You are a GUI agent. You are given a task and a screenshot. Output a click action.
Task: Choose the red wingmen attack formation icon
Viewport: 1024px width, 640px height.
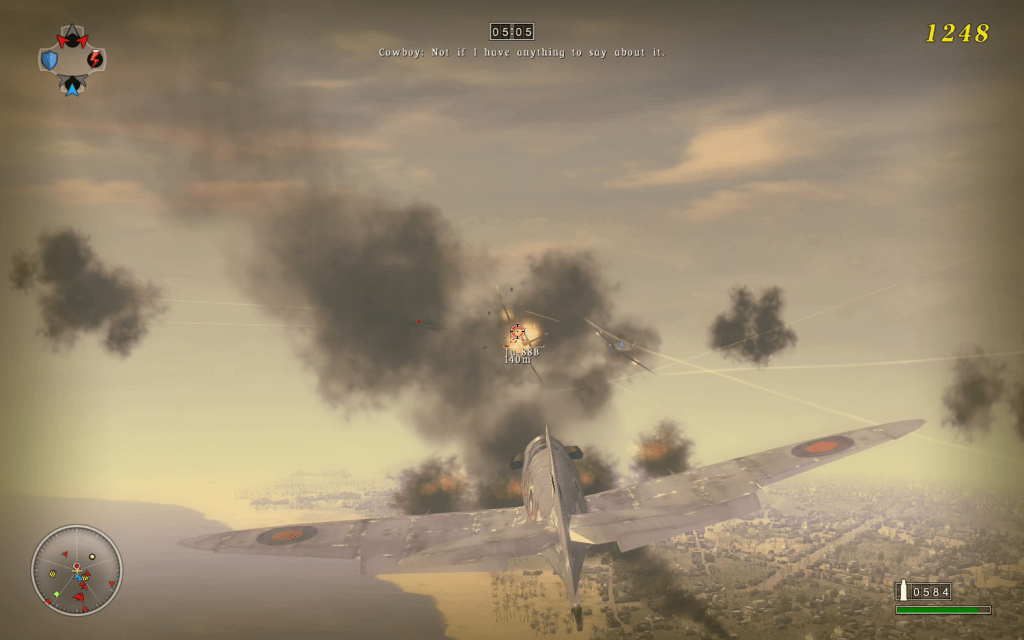(72, 40)
